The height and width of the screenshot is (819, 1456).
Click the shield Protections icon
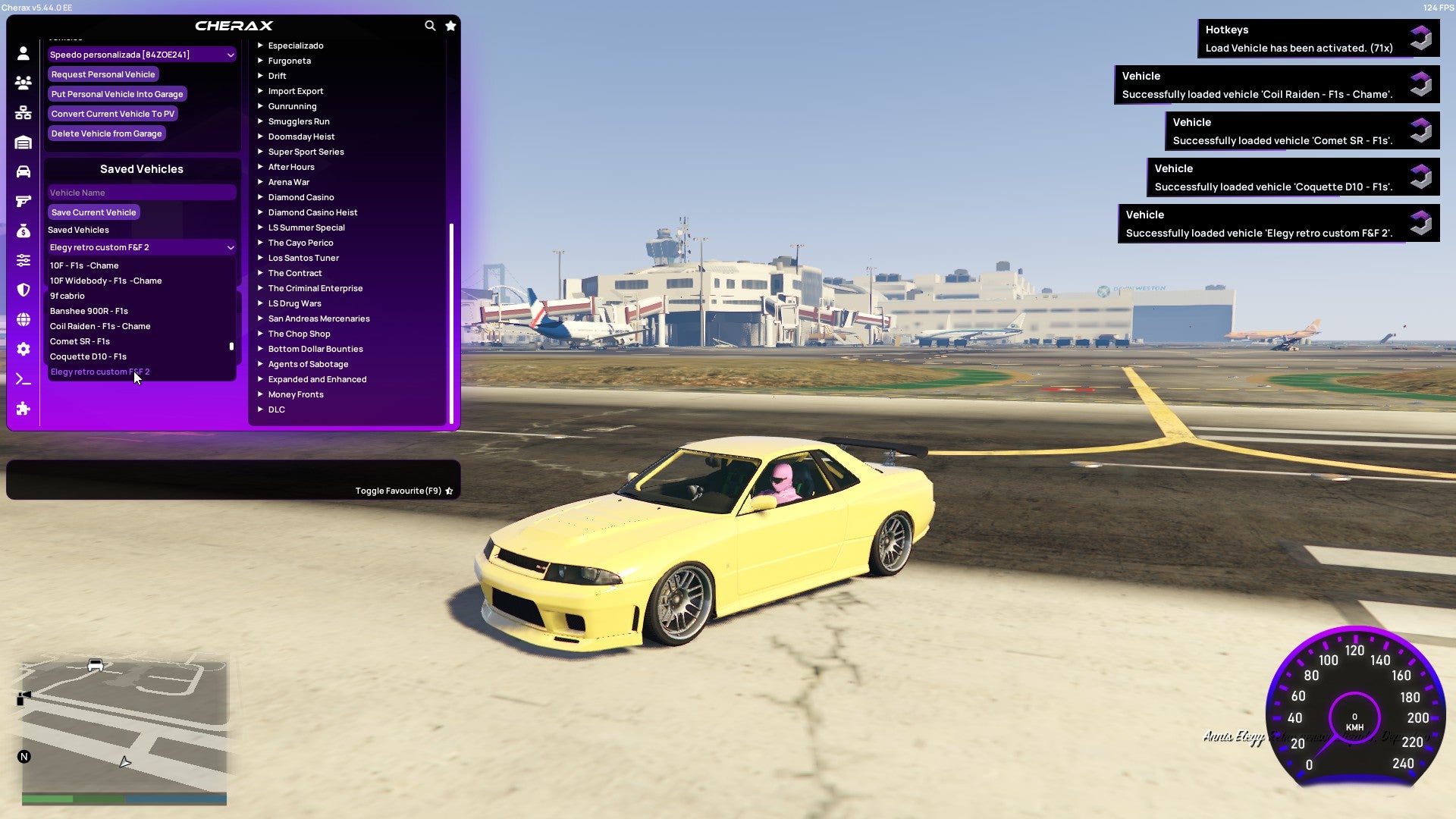tap(23, 290)
